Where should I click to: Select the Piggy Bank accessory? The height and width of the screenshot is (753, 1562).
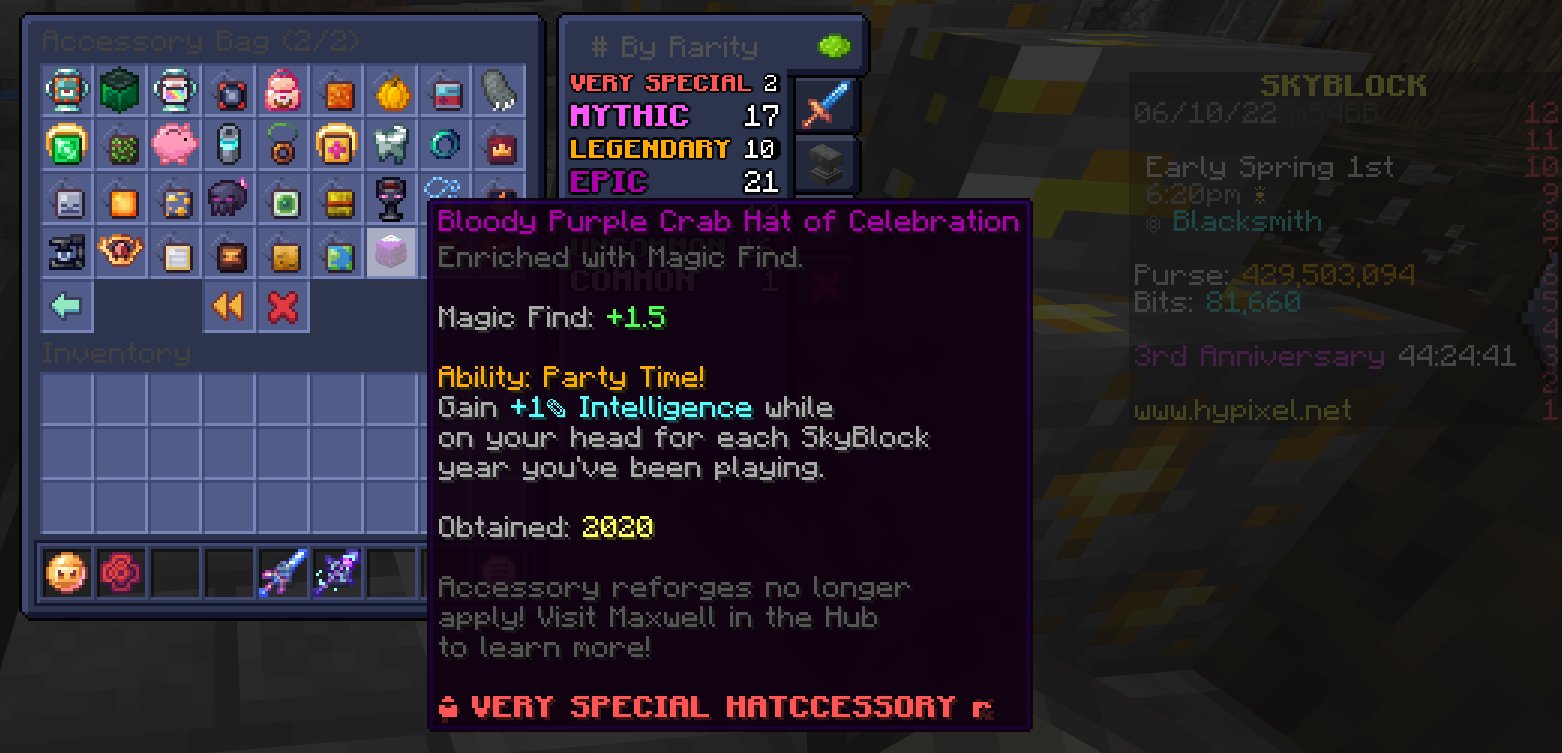(174, 145)
